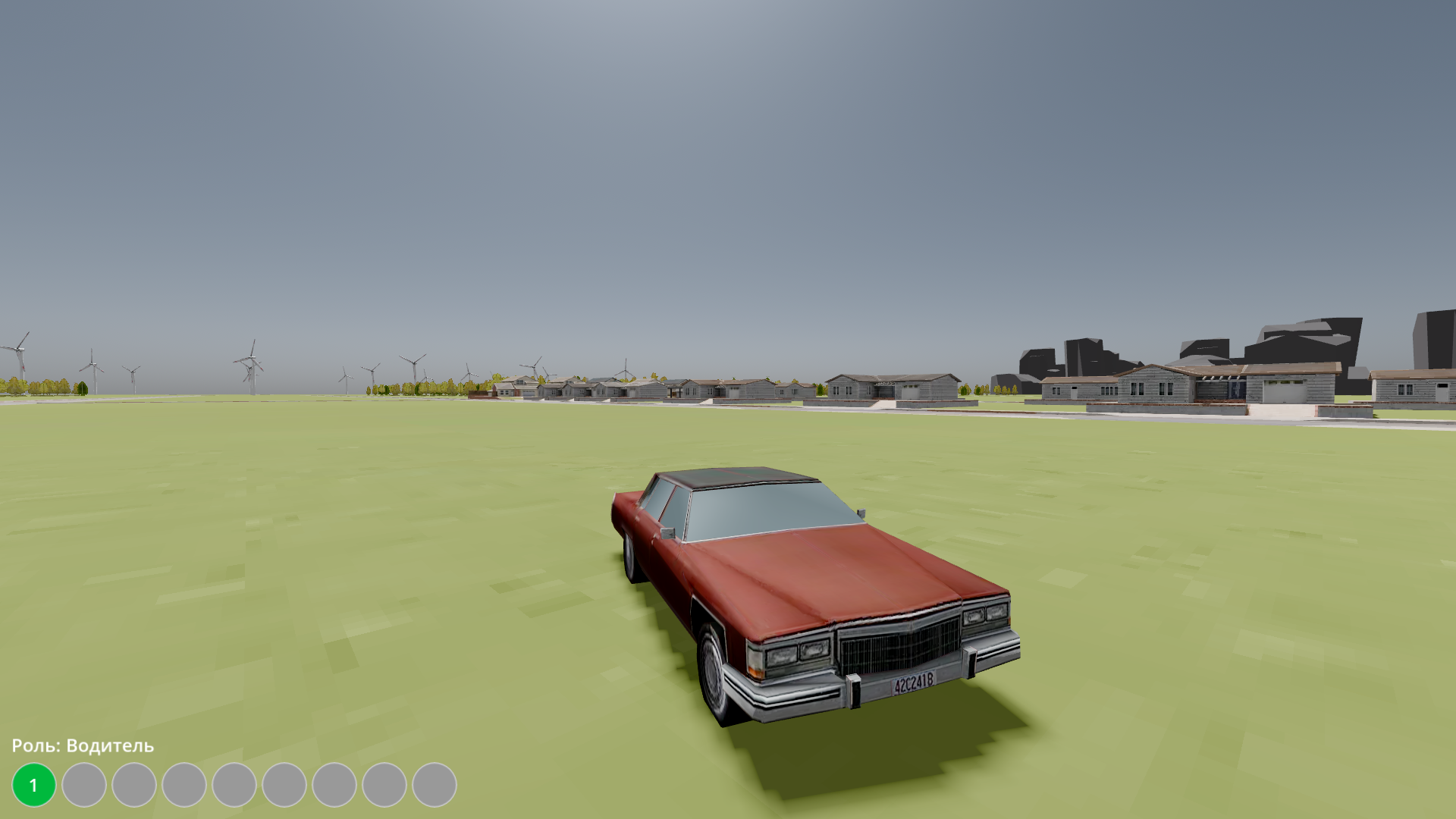Click the third gray slot circle

tap(133, 784)
